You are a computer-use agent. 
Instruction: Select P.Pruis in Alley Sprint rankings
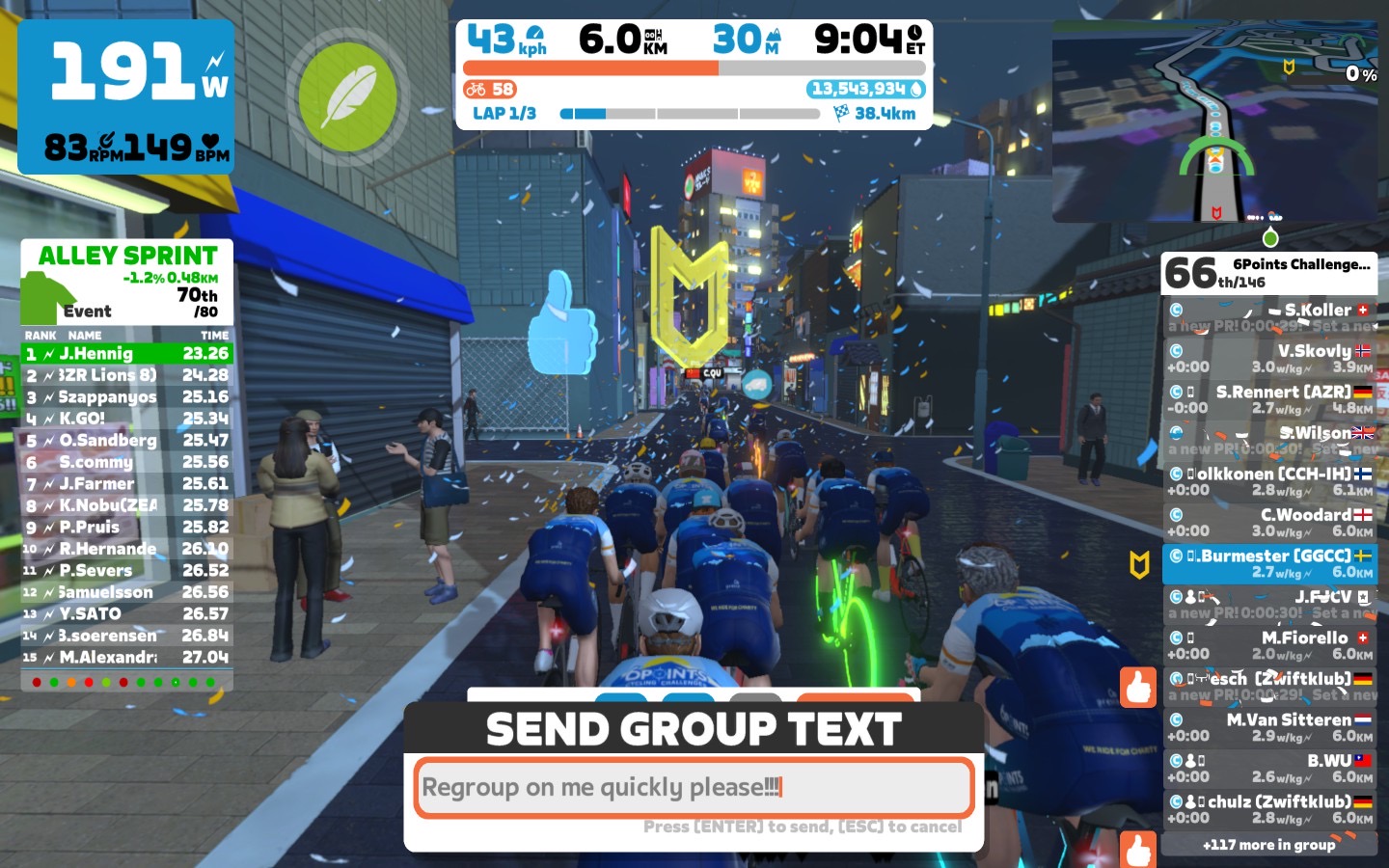point(127,528)
